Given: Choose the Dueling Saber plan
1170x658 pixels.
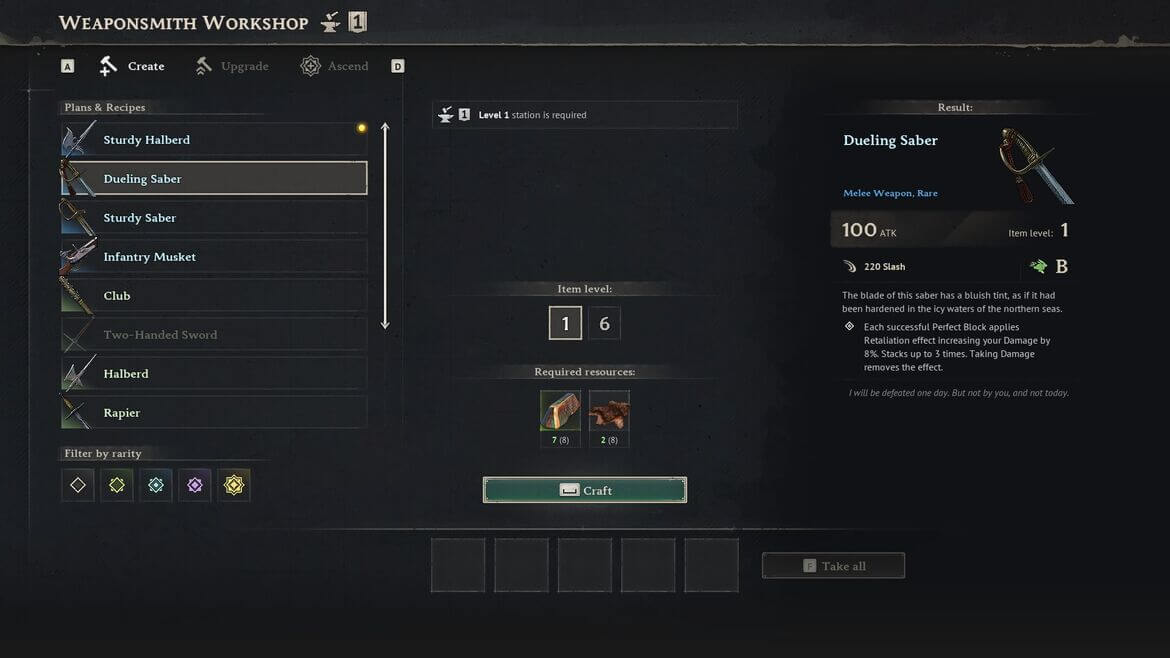Looking at the screenshot, I should click(213, 179).
